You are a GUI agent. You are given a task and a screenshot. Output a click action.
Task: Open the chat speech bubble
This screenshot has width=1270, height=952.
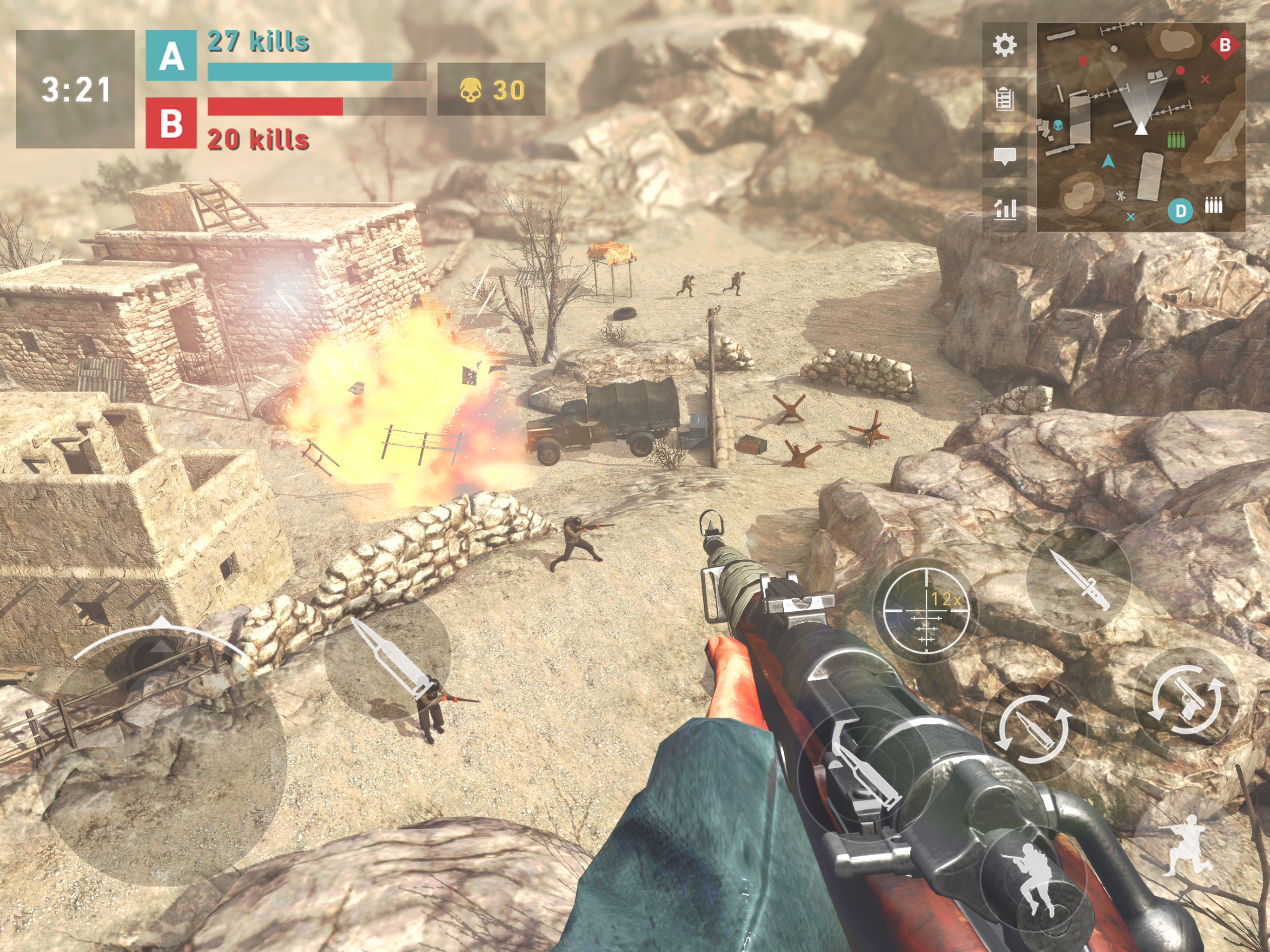point(1004,155)
